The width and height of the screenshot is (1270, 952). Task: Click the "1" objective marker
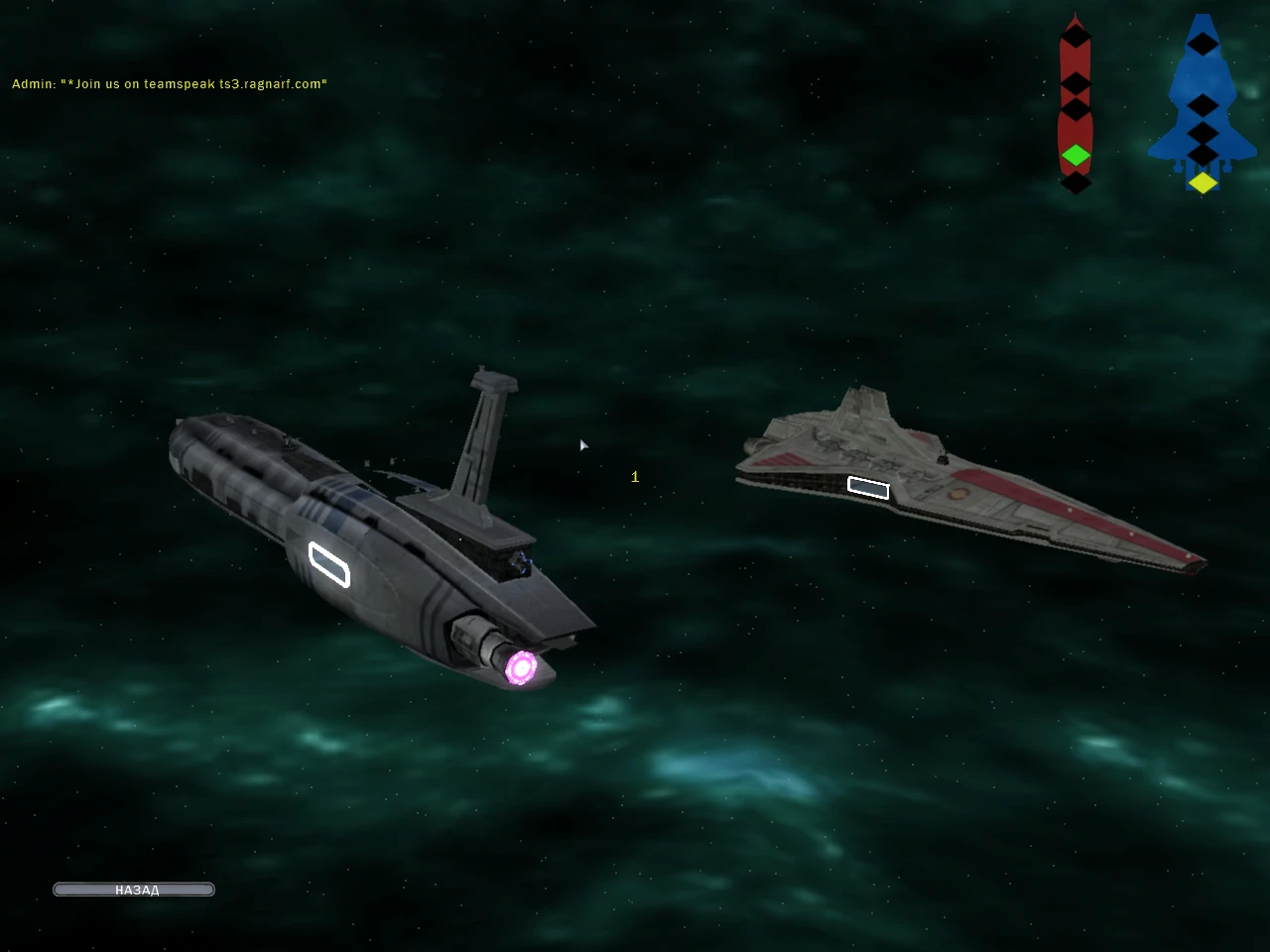pyautogui.click(x=634, y=476)
